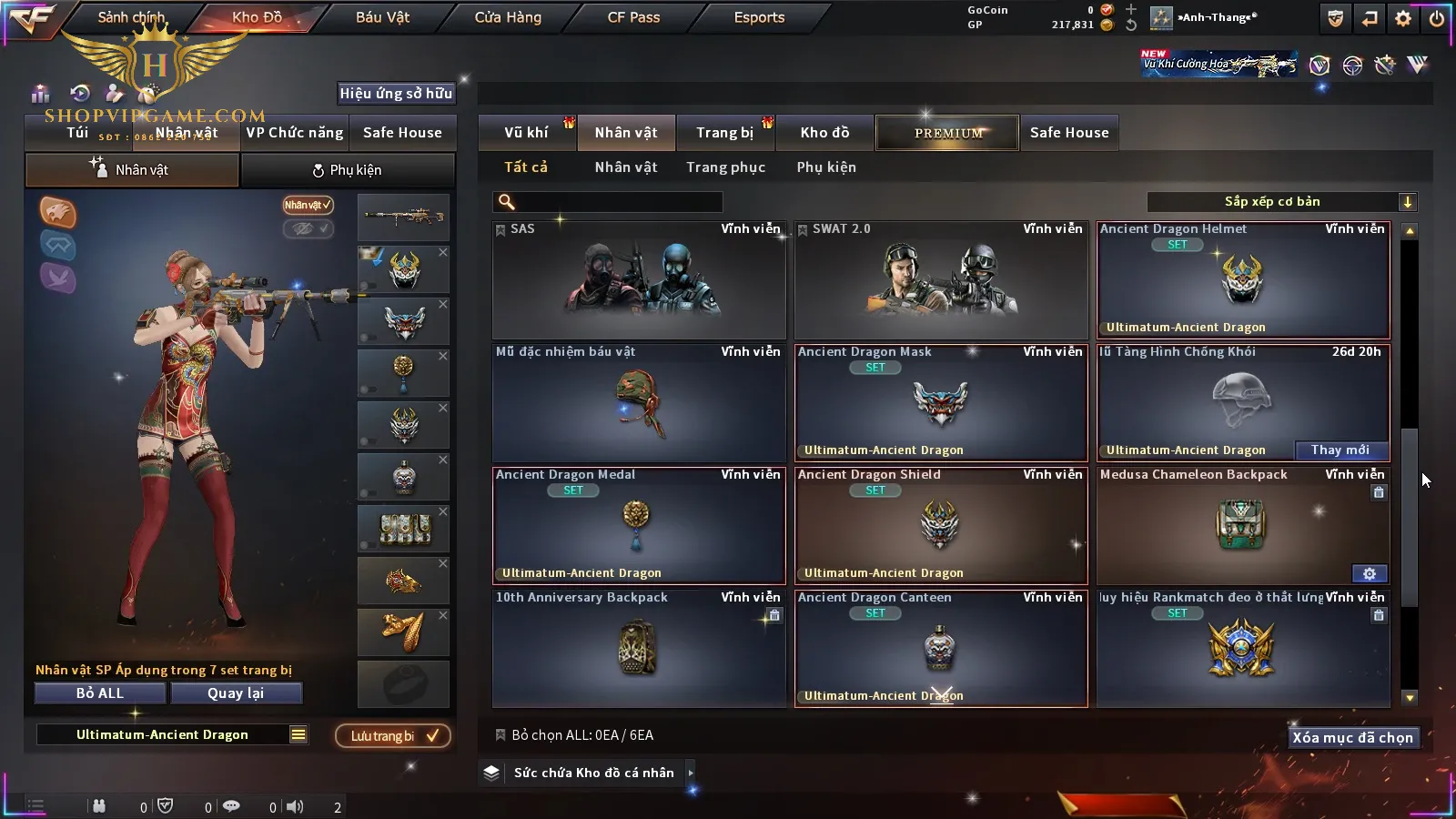This screenshot has width=1456, height=819.
Task: Click the Bỏ ALL button
Action: (x=100, y=693)
